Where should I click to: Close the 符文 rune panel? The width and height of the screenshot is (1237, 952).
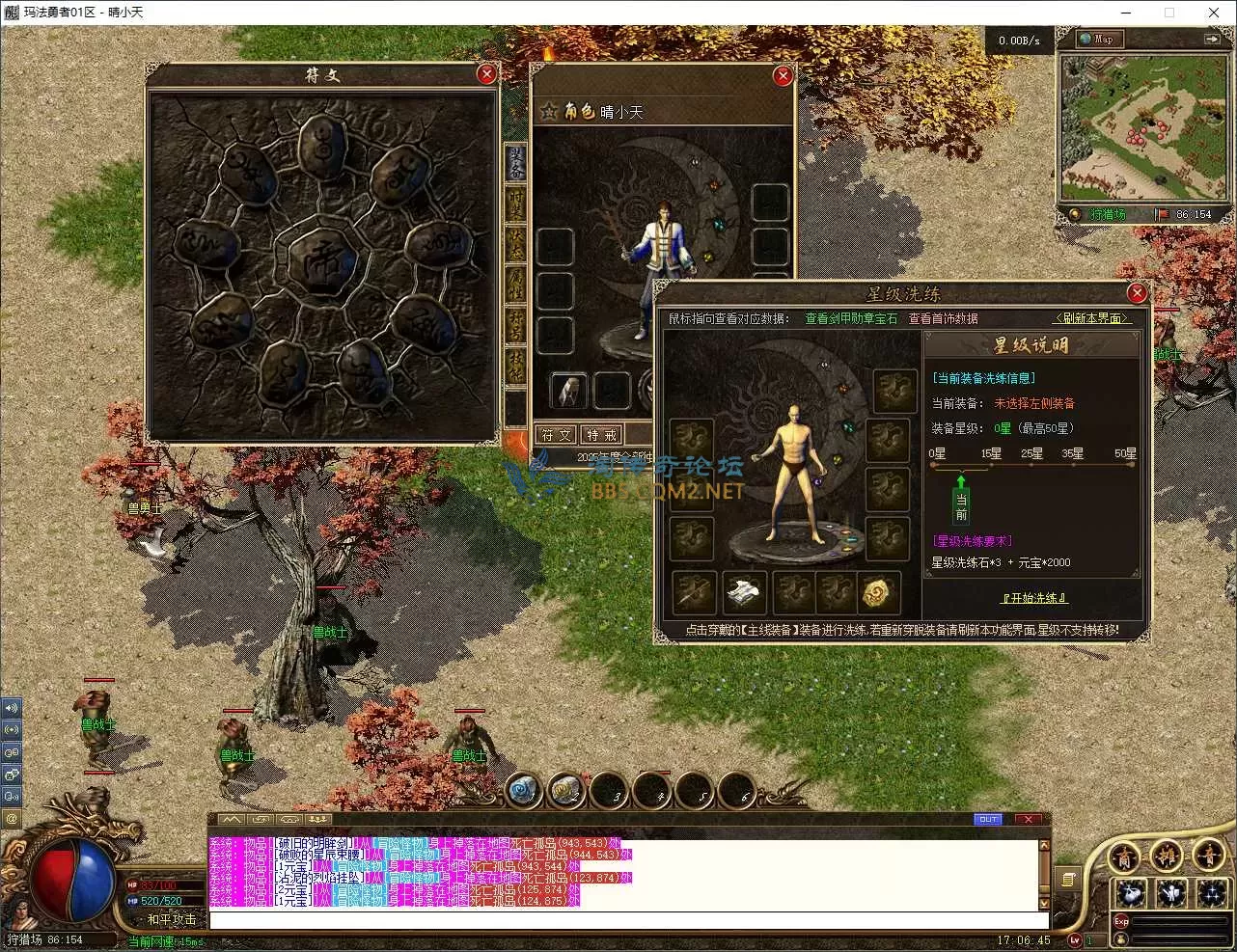coord(487,74)
